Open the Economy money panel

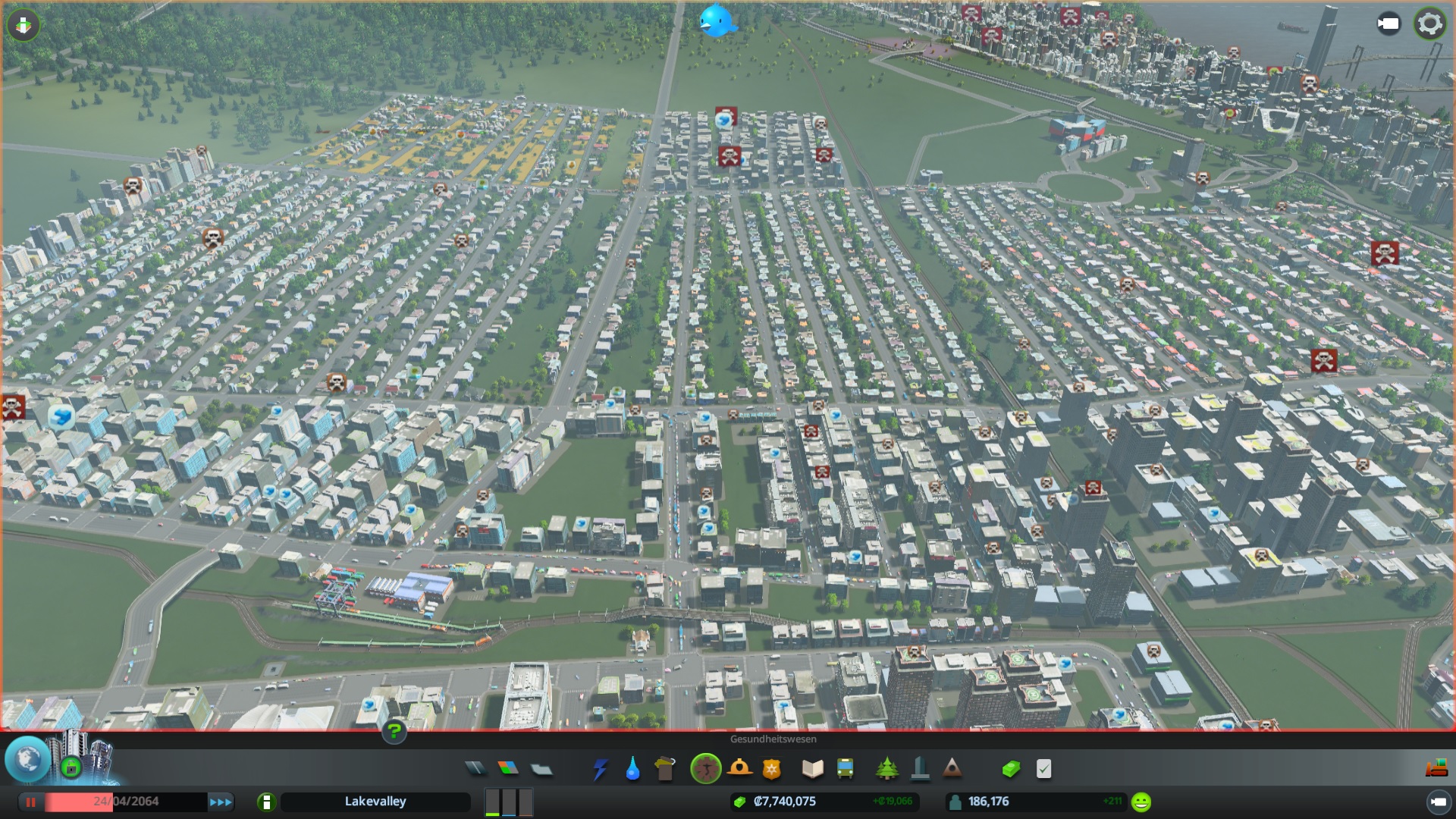1011,770
